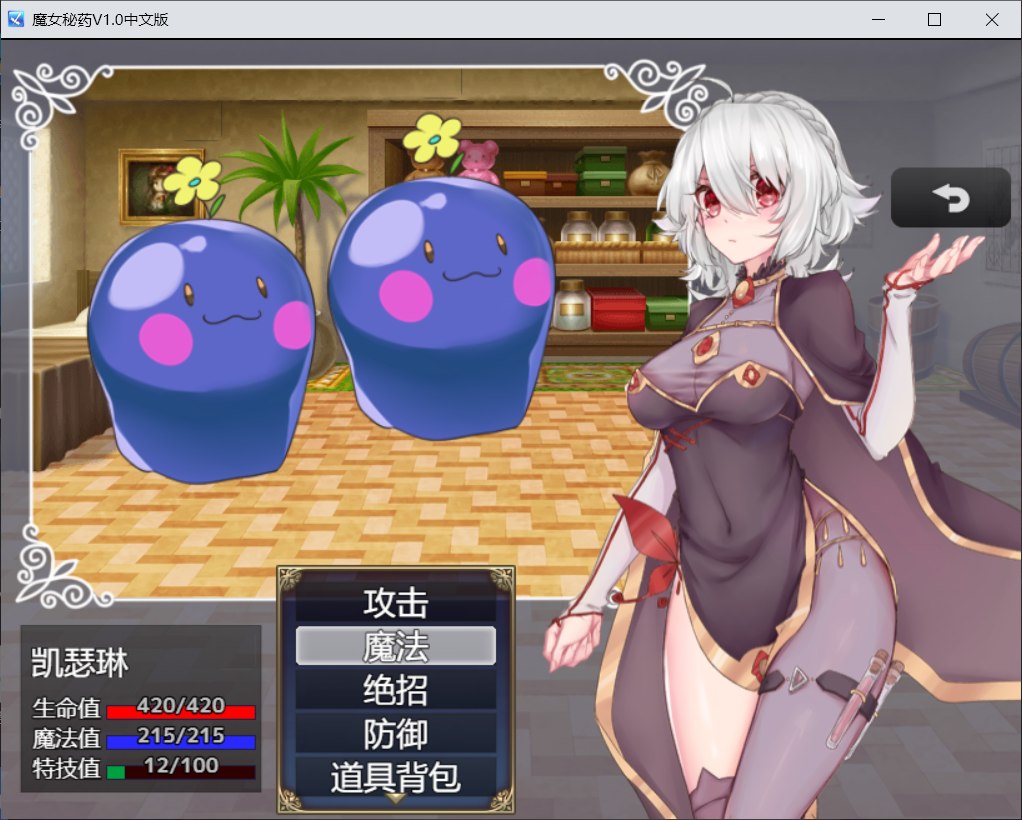Select the 防御 defend command
Image resolution: width=1022 pixels, height=820 pixels.
tap(396, 735)
